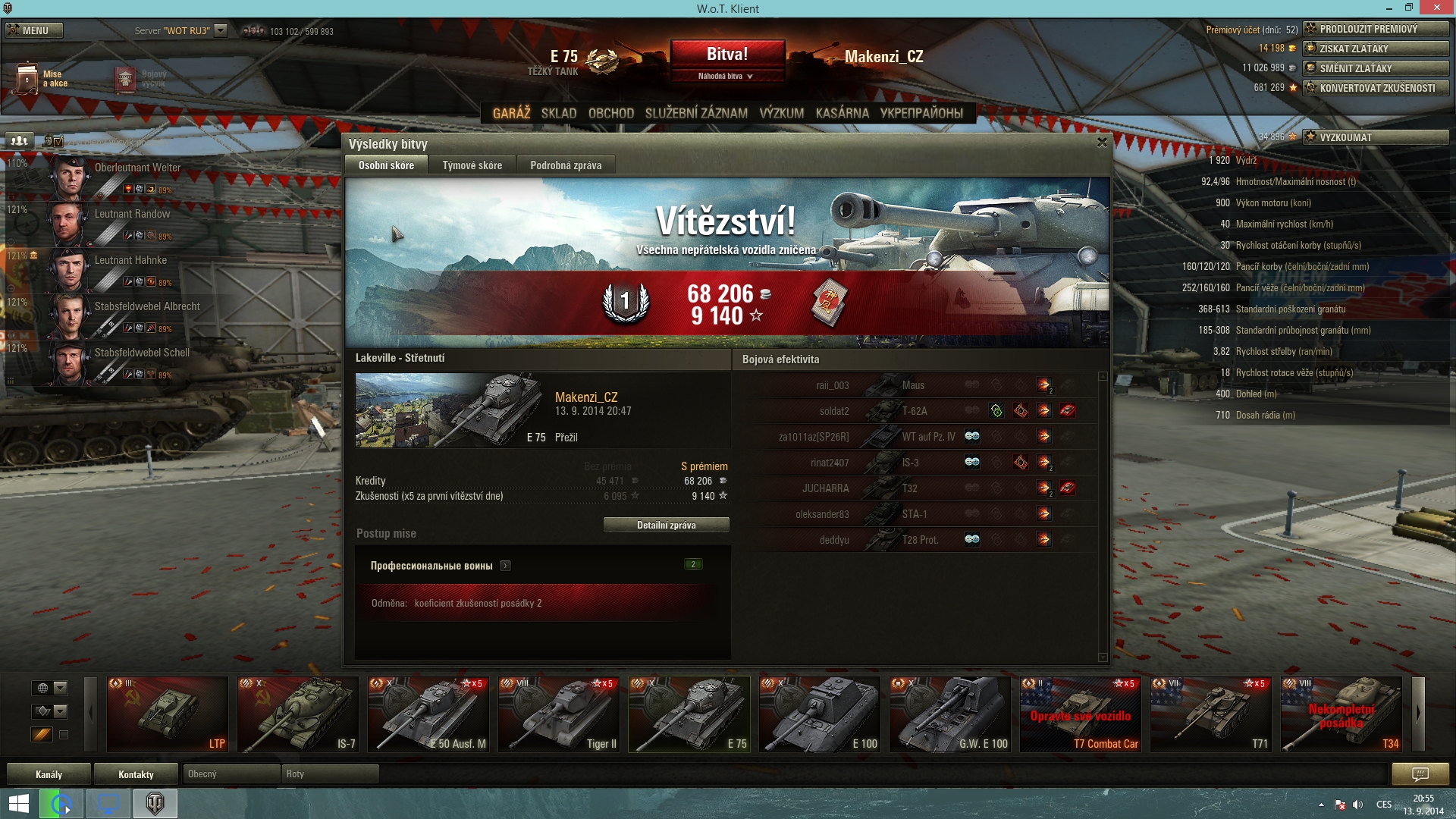Open the VÝZKUM research tab
The width and height of the screenshot is (1456, 819).
(781, 113)
